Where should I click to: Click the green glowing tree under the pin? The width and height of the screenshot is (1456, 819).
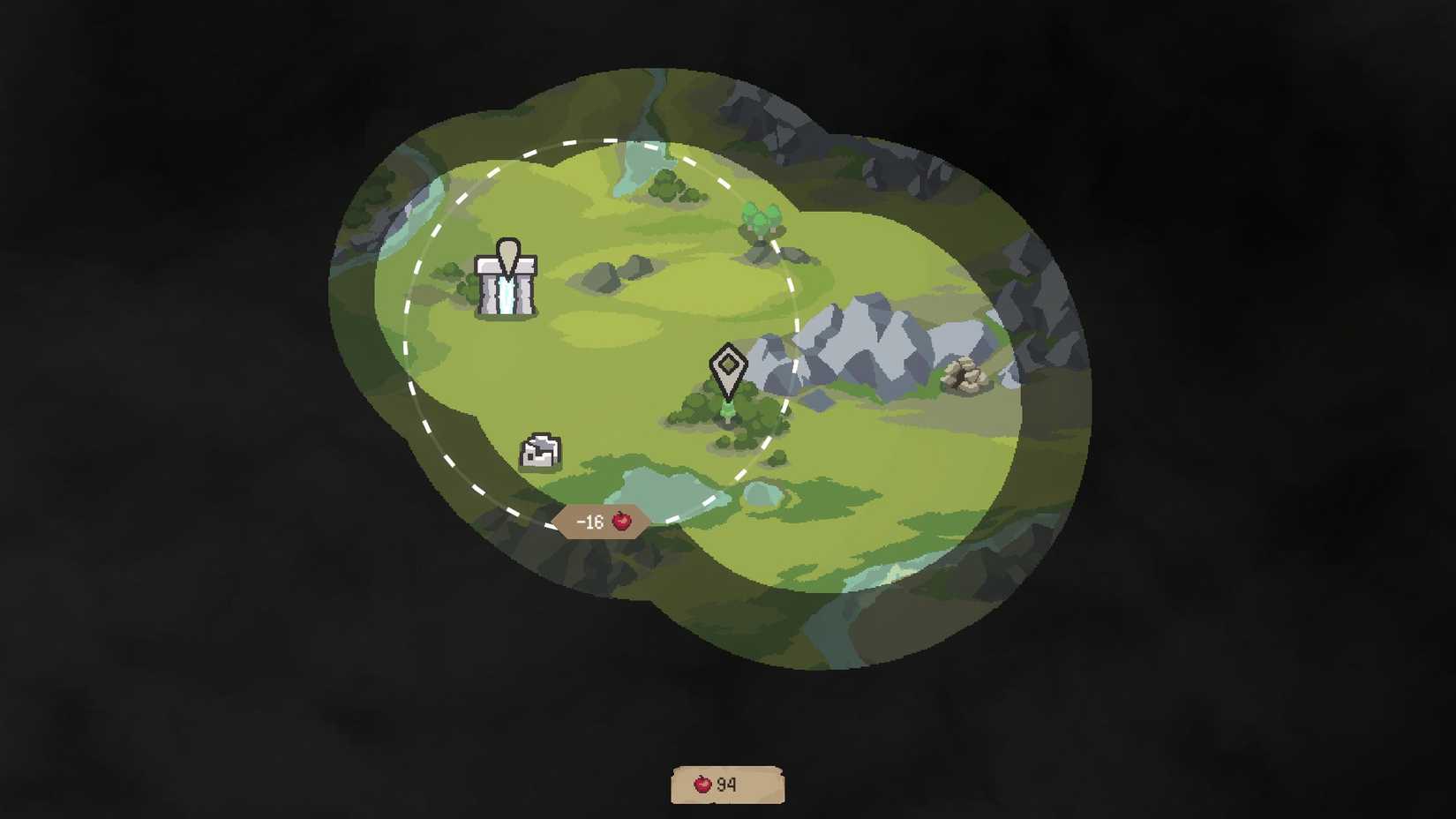point(726,410)
